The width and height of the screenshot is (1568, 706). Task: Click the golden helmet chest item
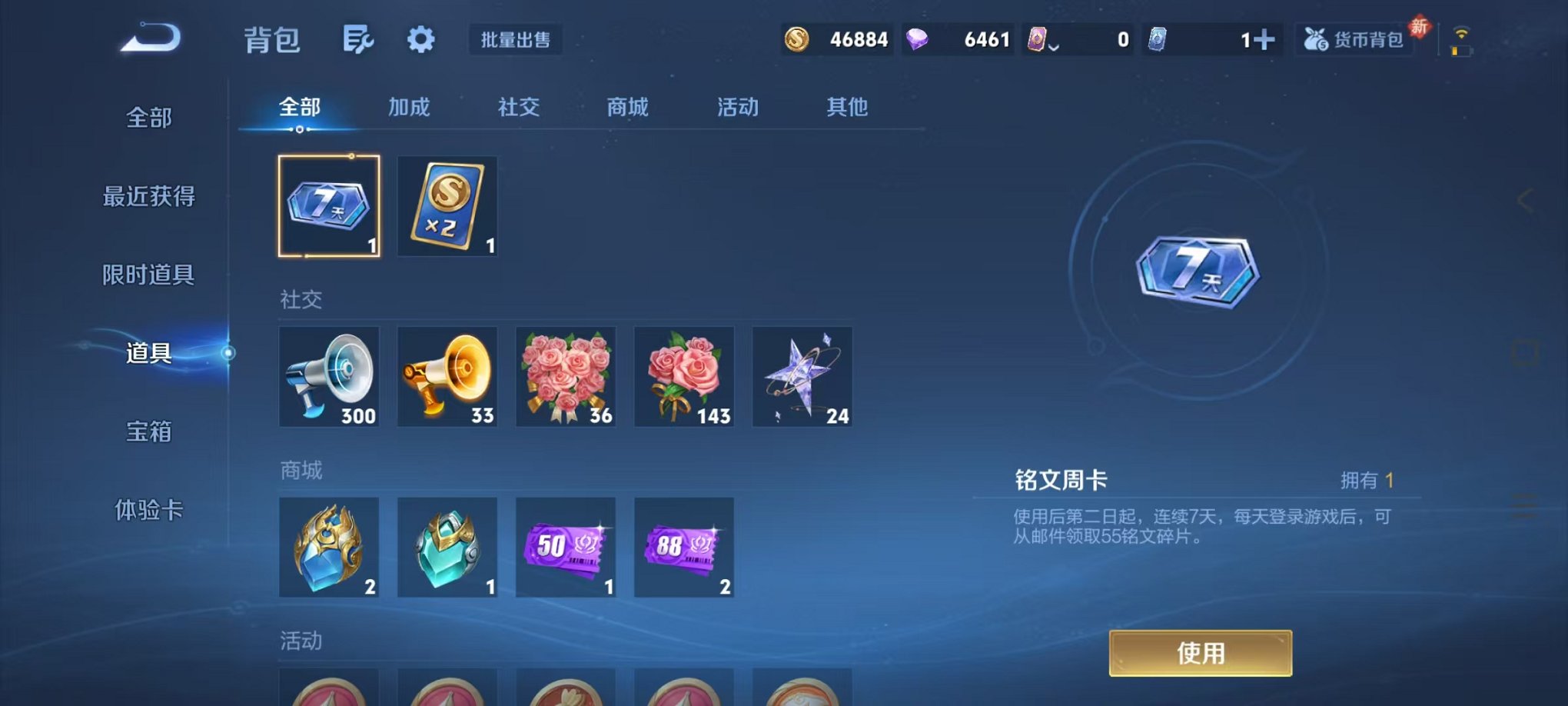pyautogui.click(x=329, y=548)
